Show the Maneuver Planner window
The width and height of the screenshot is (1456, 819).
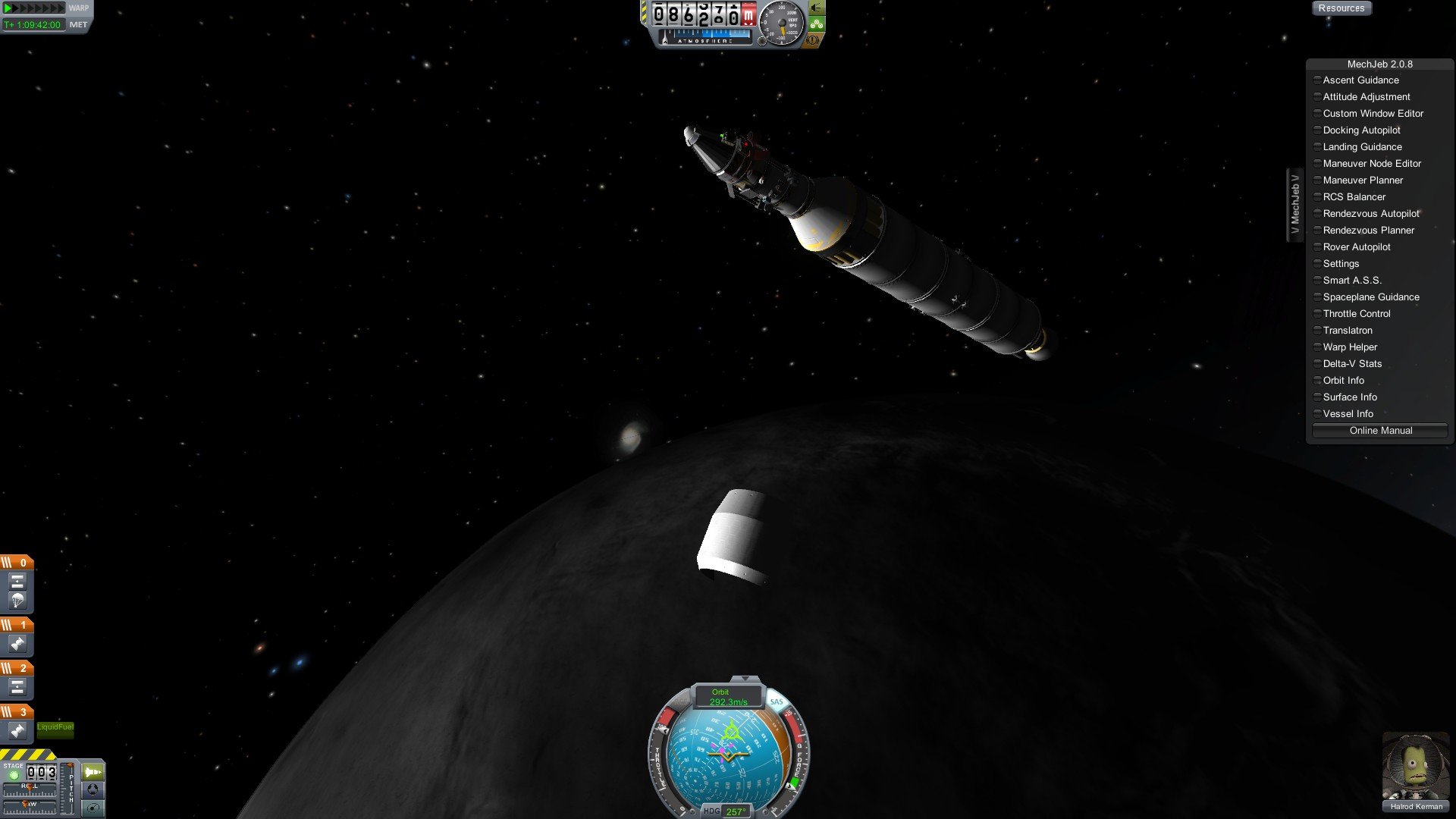(1363, 180)
